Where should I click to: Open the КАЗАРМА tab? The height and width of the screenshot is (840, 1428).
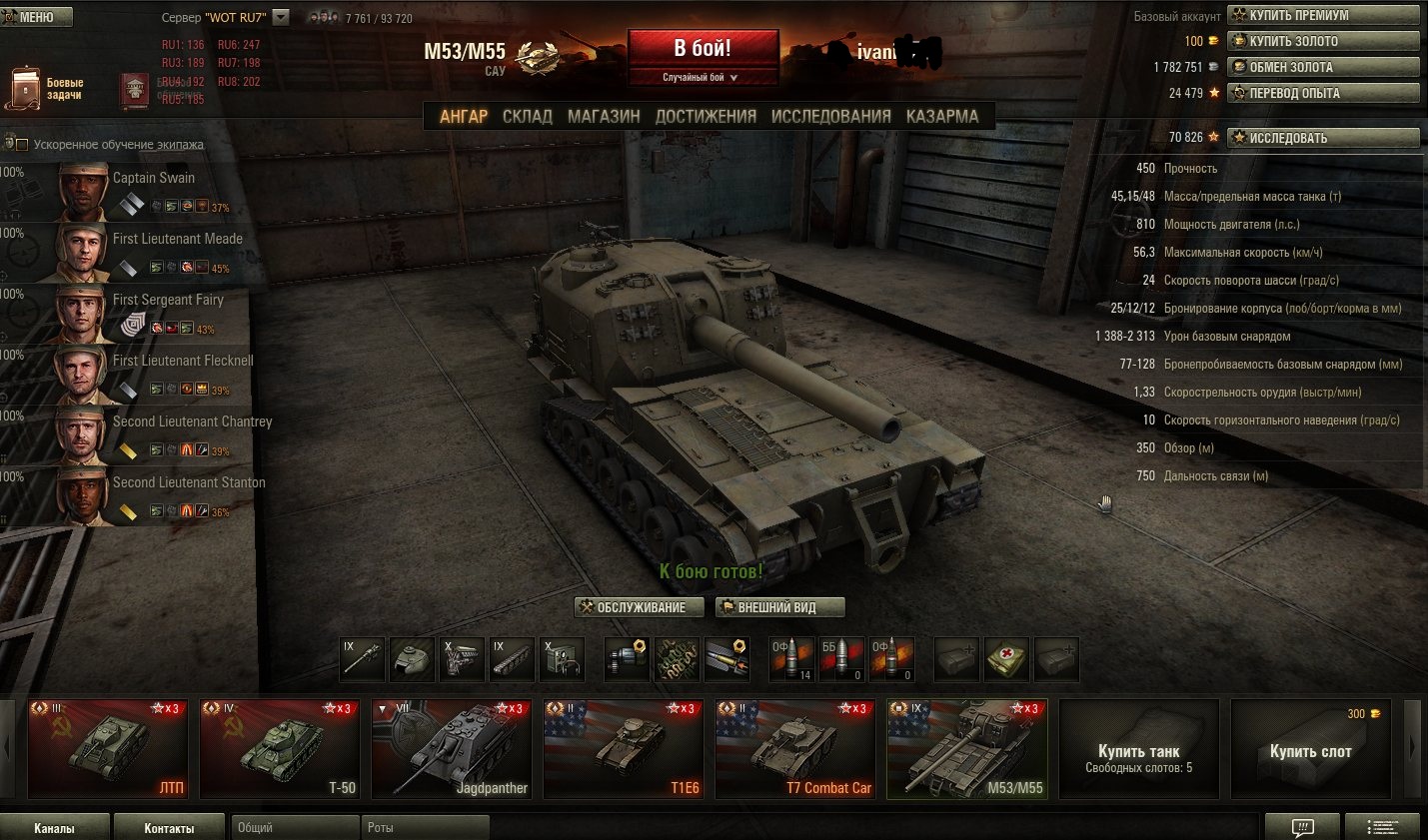pyautogui.click(x=942, y=116)
